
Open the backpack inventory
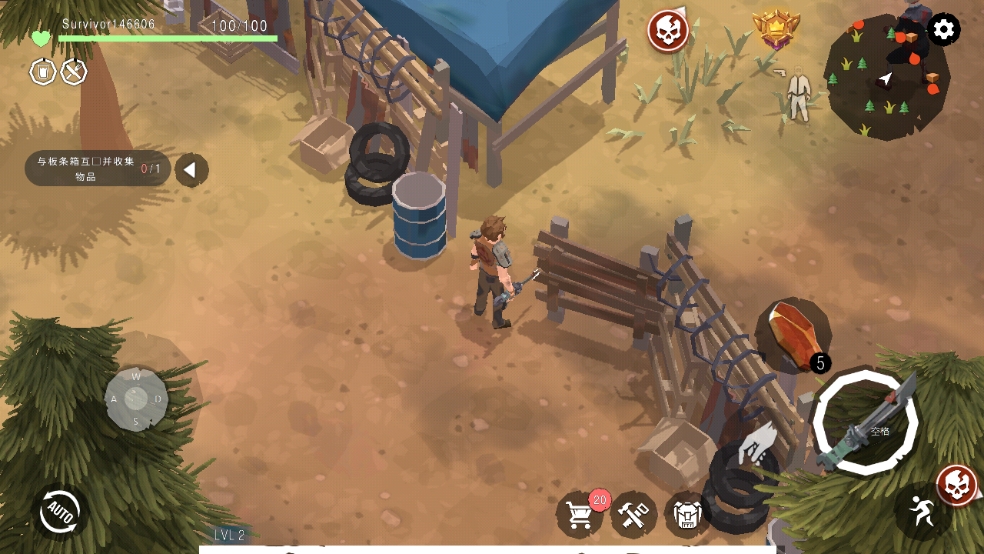[687, 514]
